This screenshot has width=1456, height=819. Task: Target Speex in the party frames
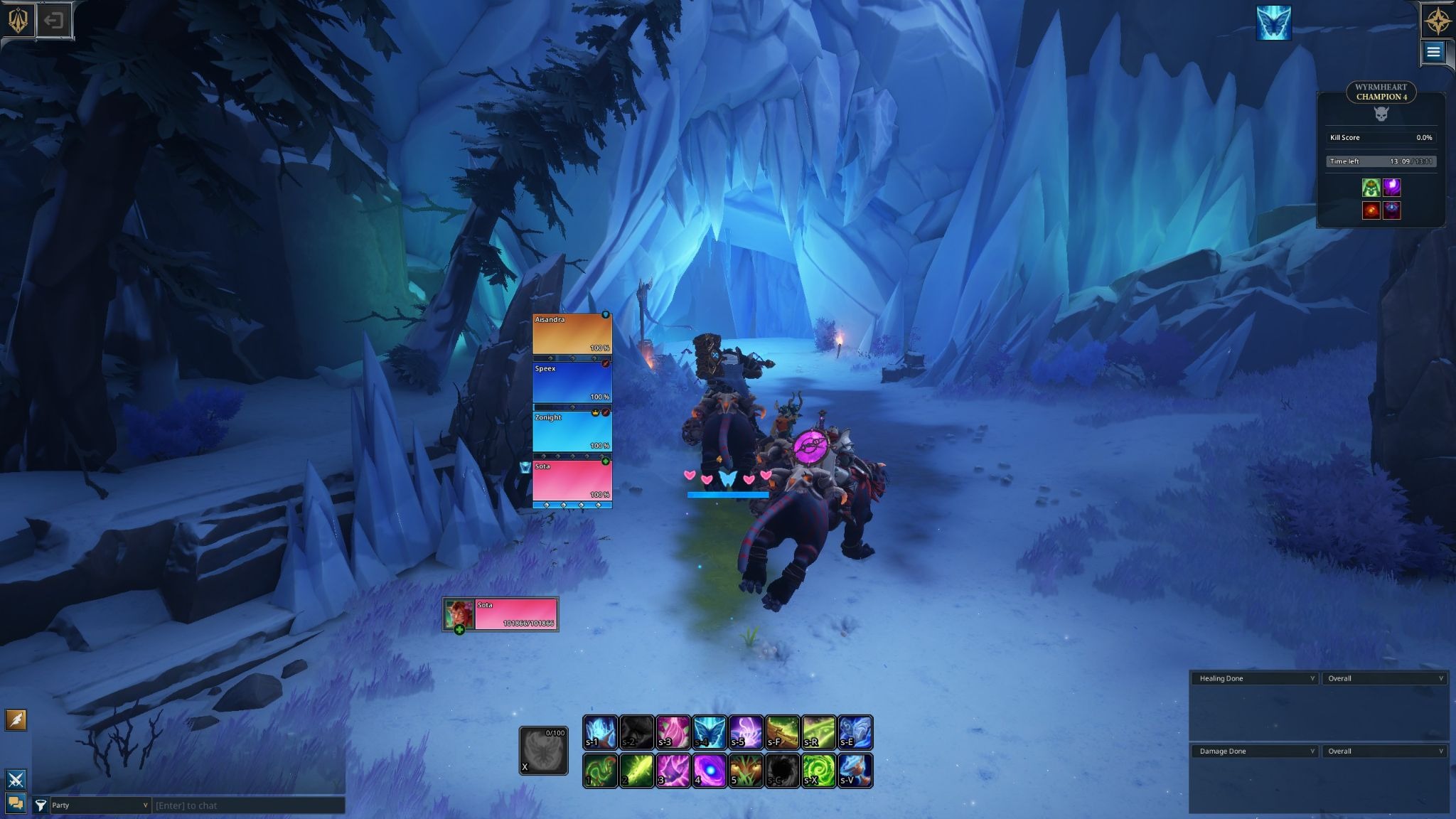point(572,382)
